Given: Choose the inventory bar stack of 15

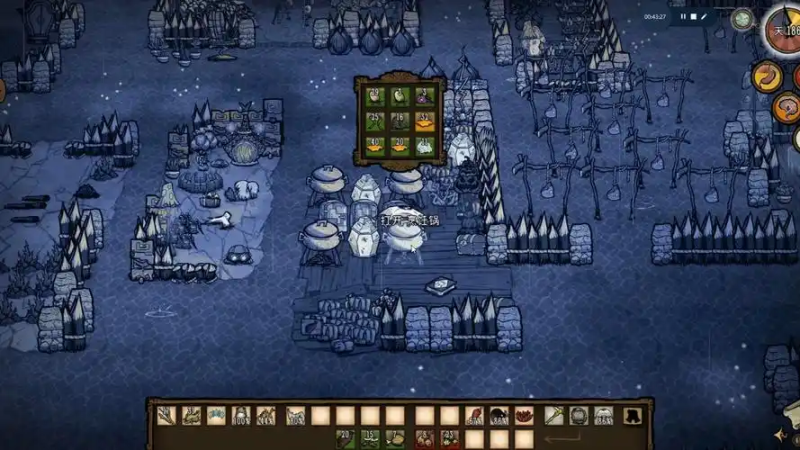Looking at the screenshot, I should tap(370, 438).
